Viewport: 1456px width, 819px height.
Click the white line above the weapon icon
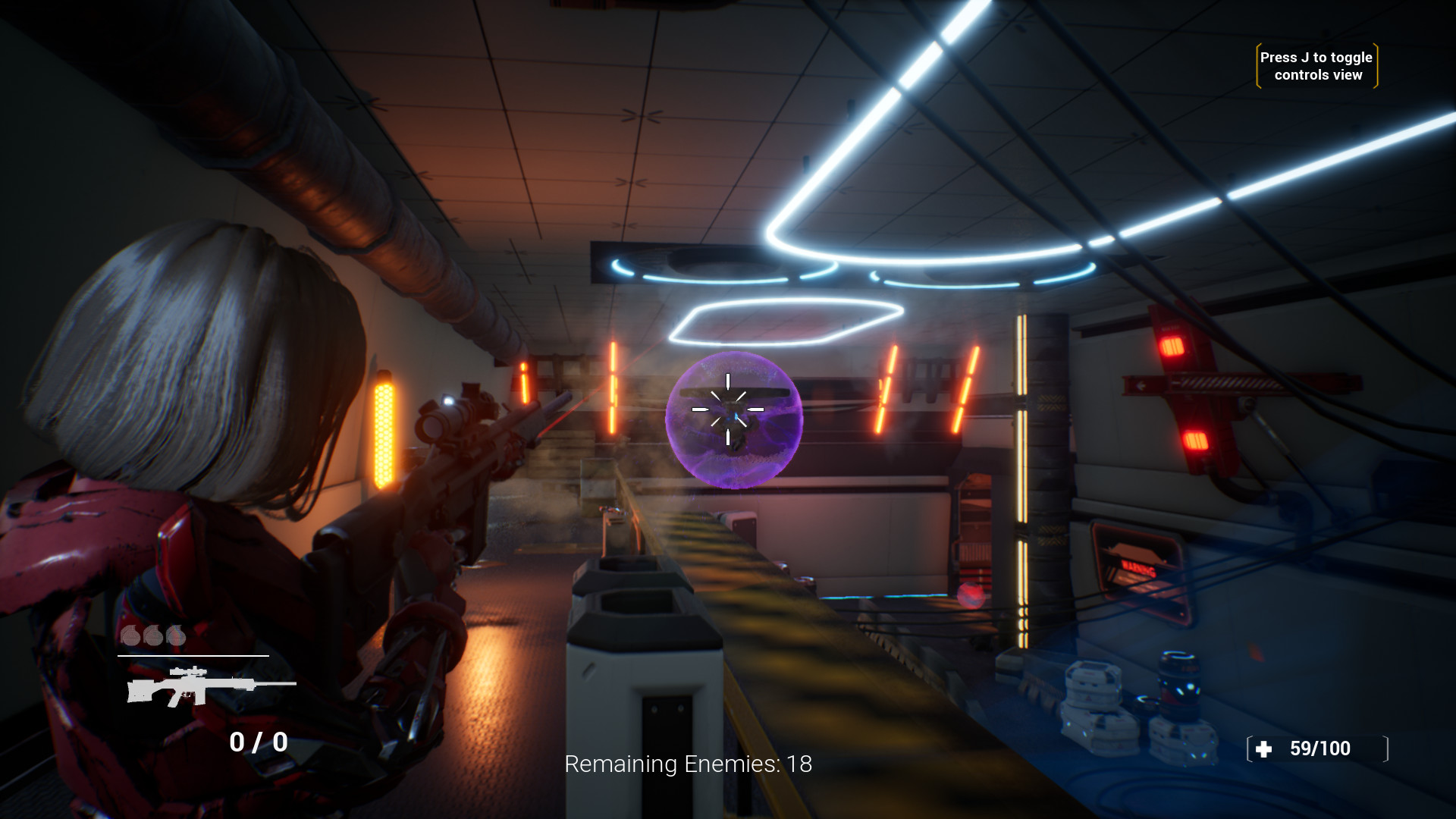pyautogui.click(x=193, y=655)
